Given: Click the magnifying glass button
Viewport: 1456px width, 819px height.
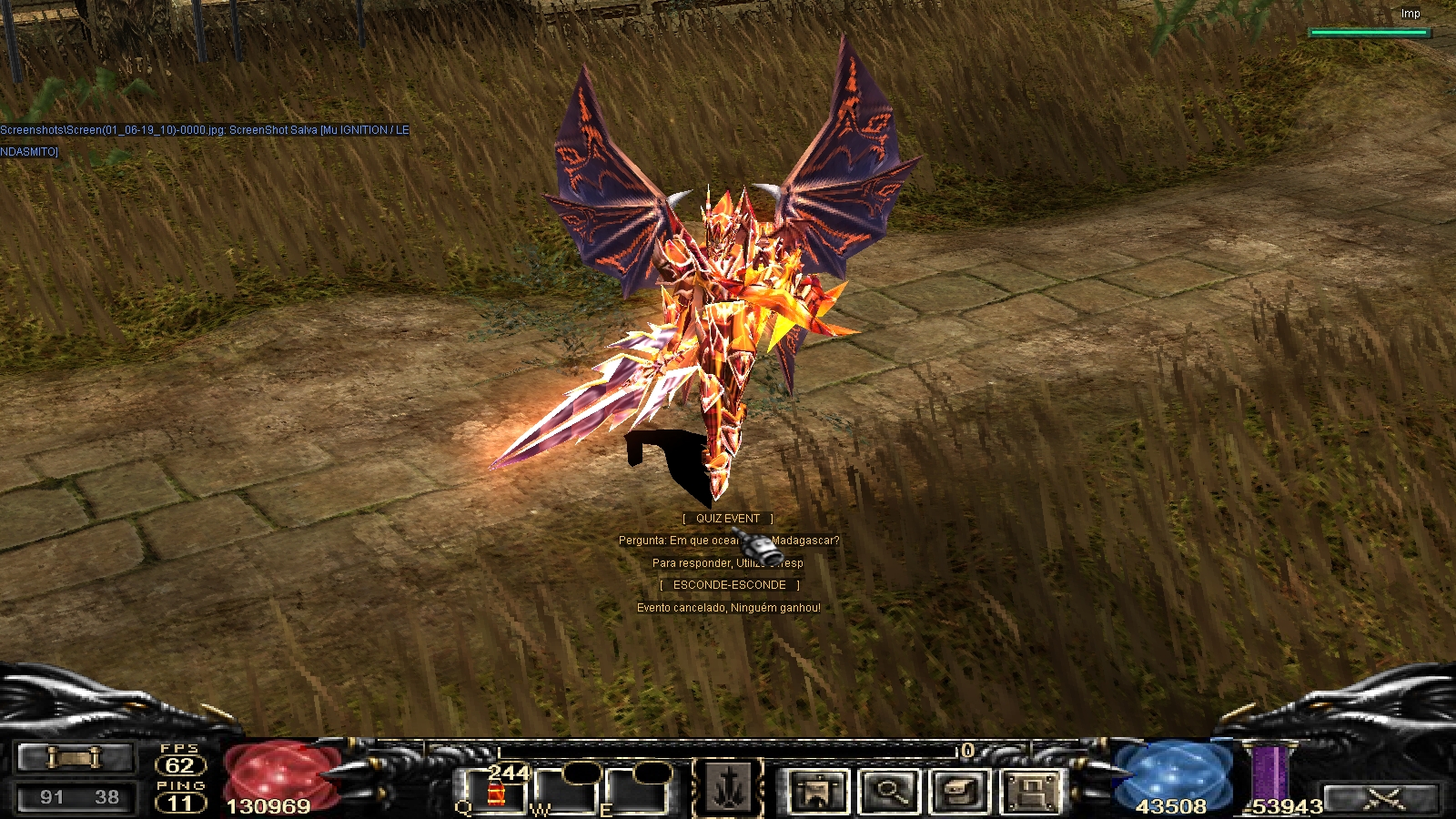Looking at the screenshot, I should pyautogui.click(x=889, y=791).
